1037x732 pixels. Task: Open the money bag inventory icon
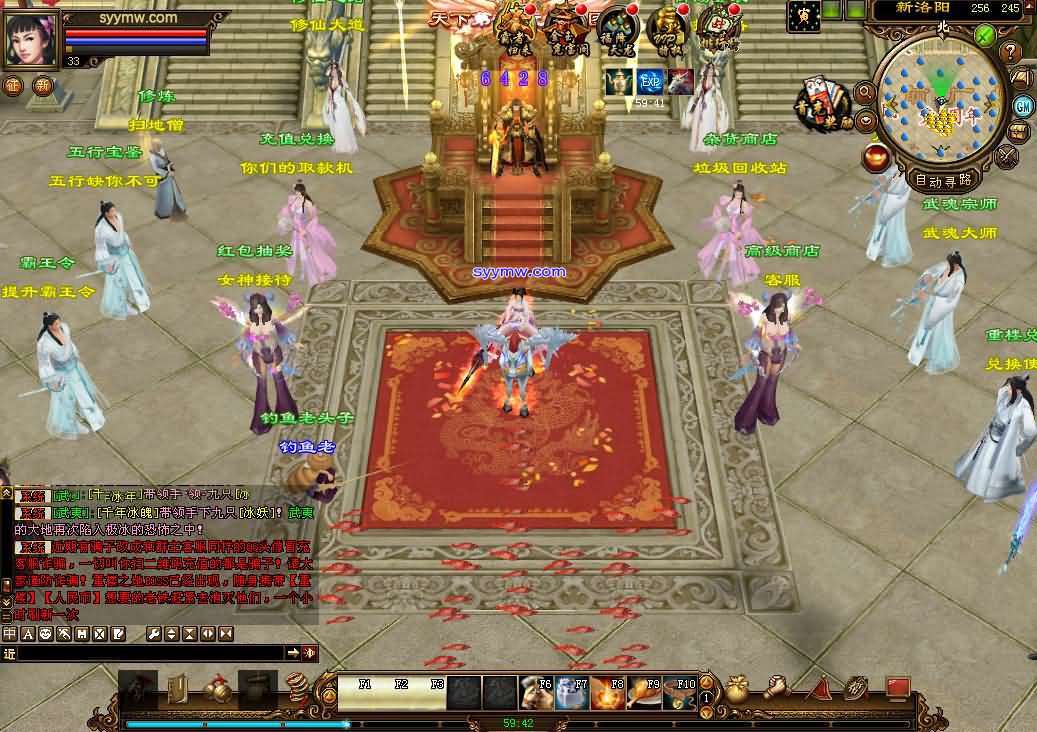(738, 689)
